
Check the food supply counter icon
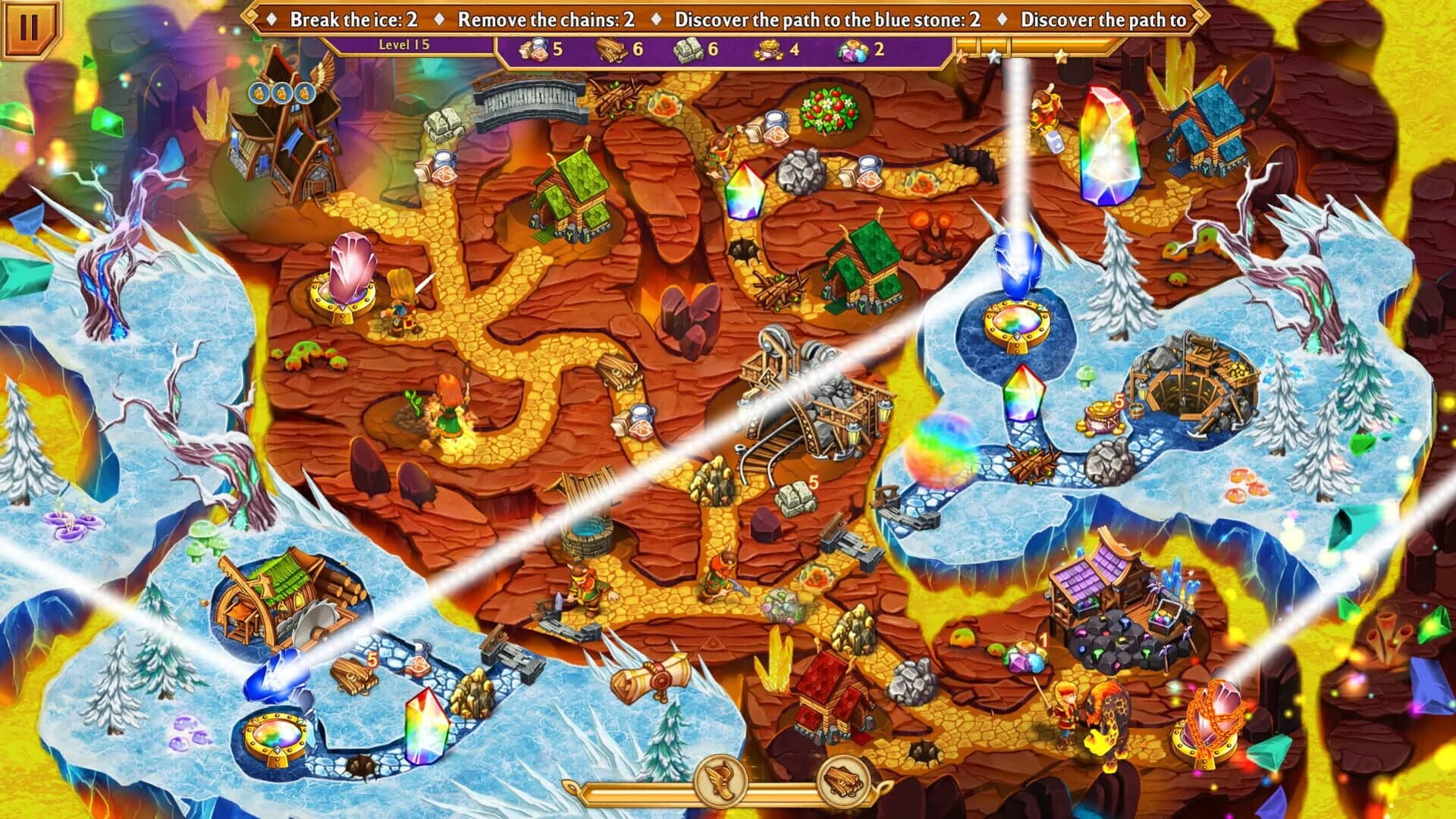click(534, 53)
